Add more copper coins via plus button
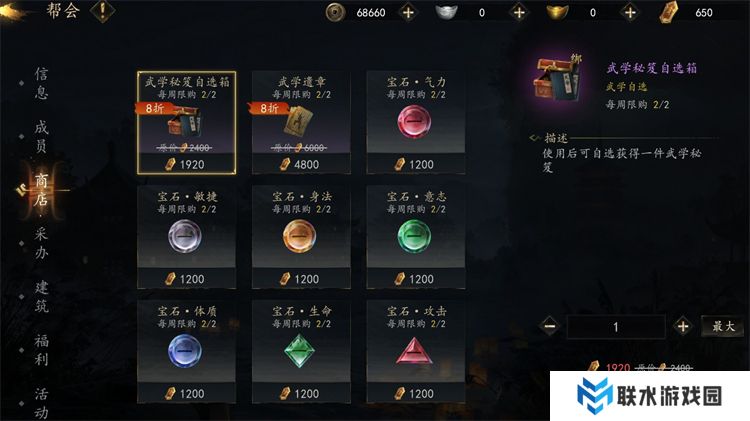 407,12
